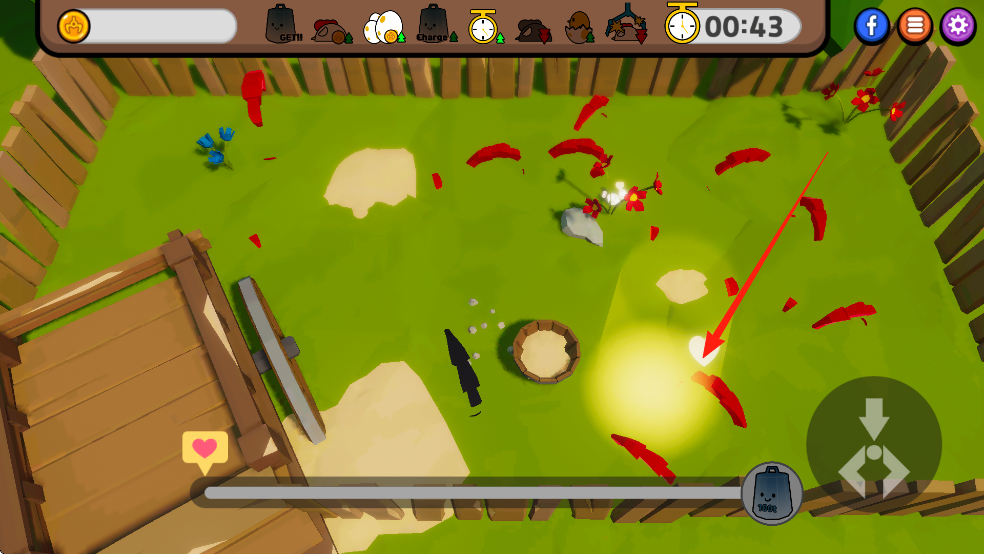This screenshot has height=554, width=984.
Task: Activate the weight Charge upgrade
Action: click(x=434, y=25)
